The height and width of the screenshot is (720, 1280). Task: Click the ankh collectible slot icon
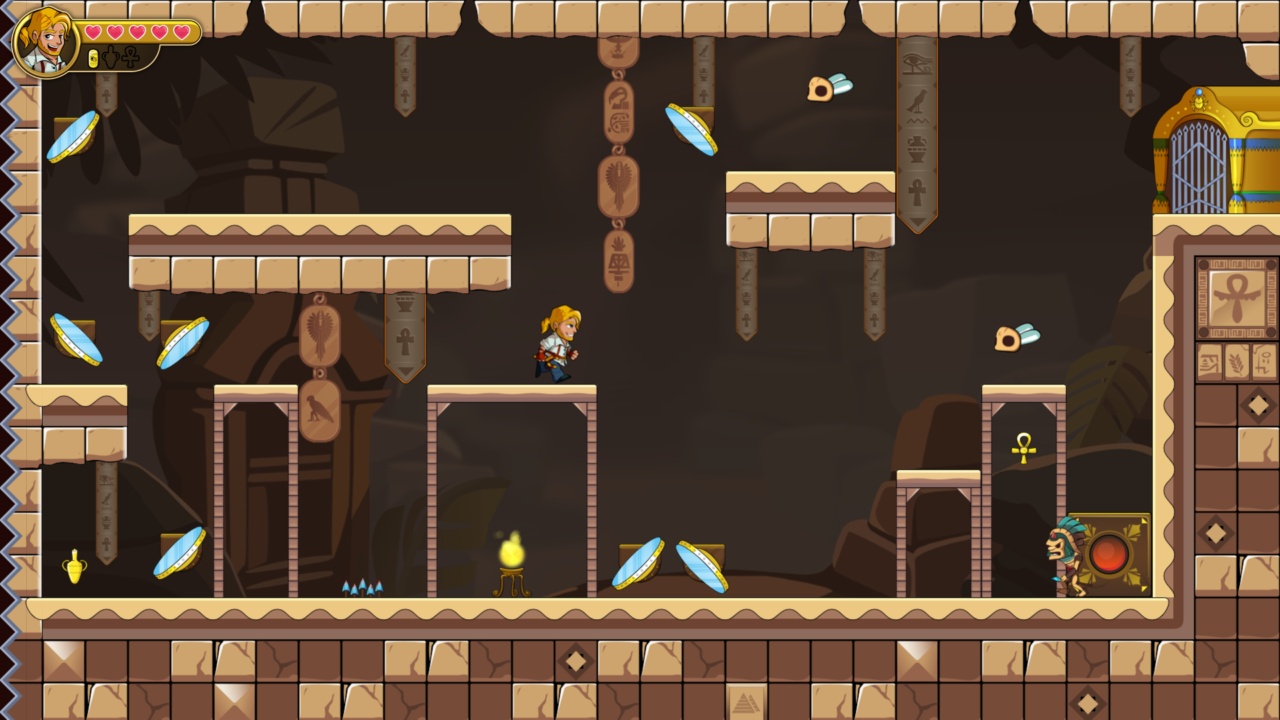coord(130,57)
